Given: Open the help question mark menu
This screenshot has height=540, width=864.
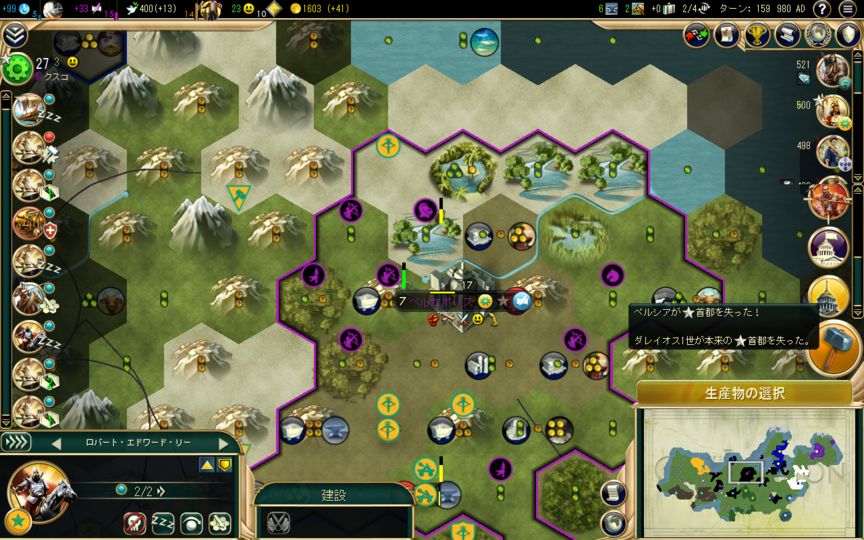Looking at the screenshot, I should [x=822, y=9].
